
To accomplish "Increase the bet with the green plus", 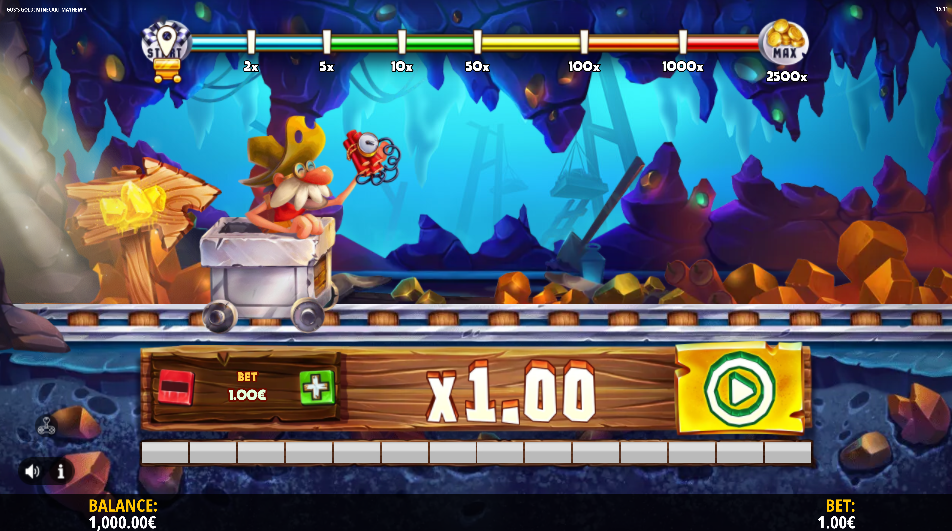I will (317, 387).
